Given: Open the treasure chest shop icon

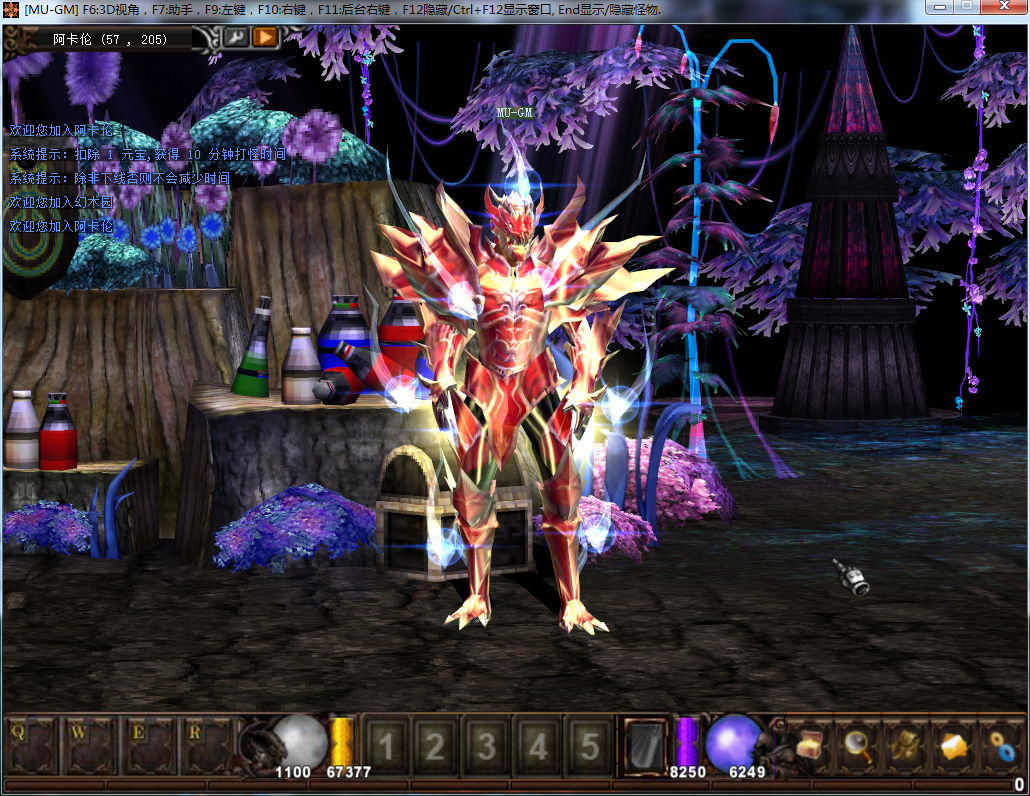Looking at the screenshot, I should coord(809,745).
